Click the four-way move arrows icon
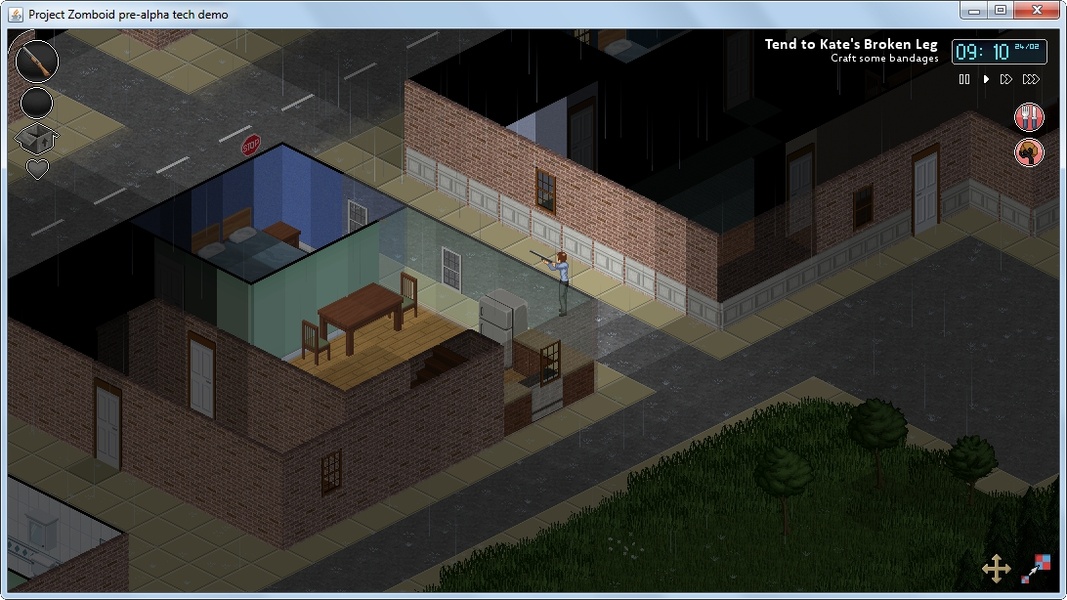This screenshot has width=1067, height=600. 996,569
